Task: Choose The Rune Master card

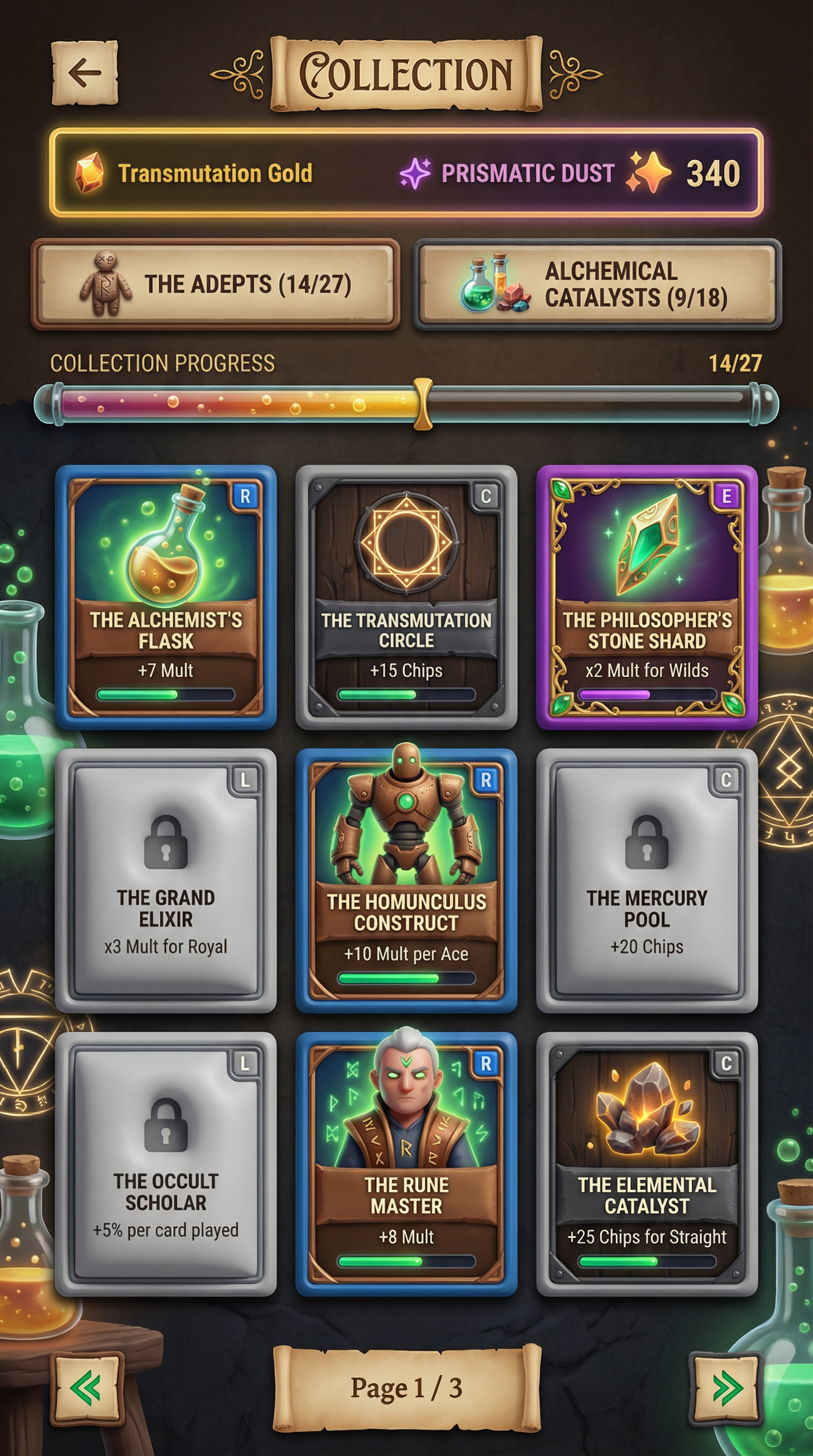Action: pos(406,1164)
